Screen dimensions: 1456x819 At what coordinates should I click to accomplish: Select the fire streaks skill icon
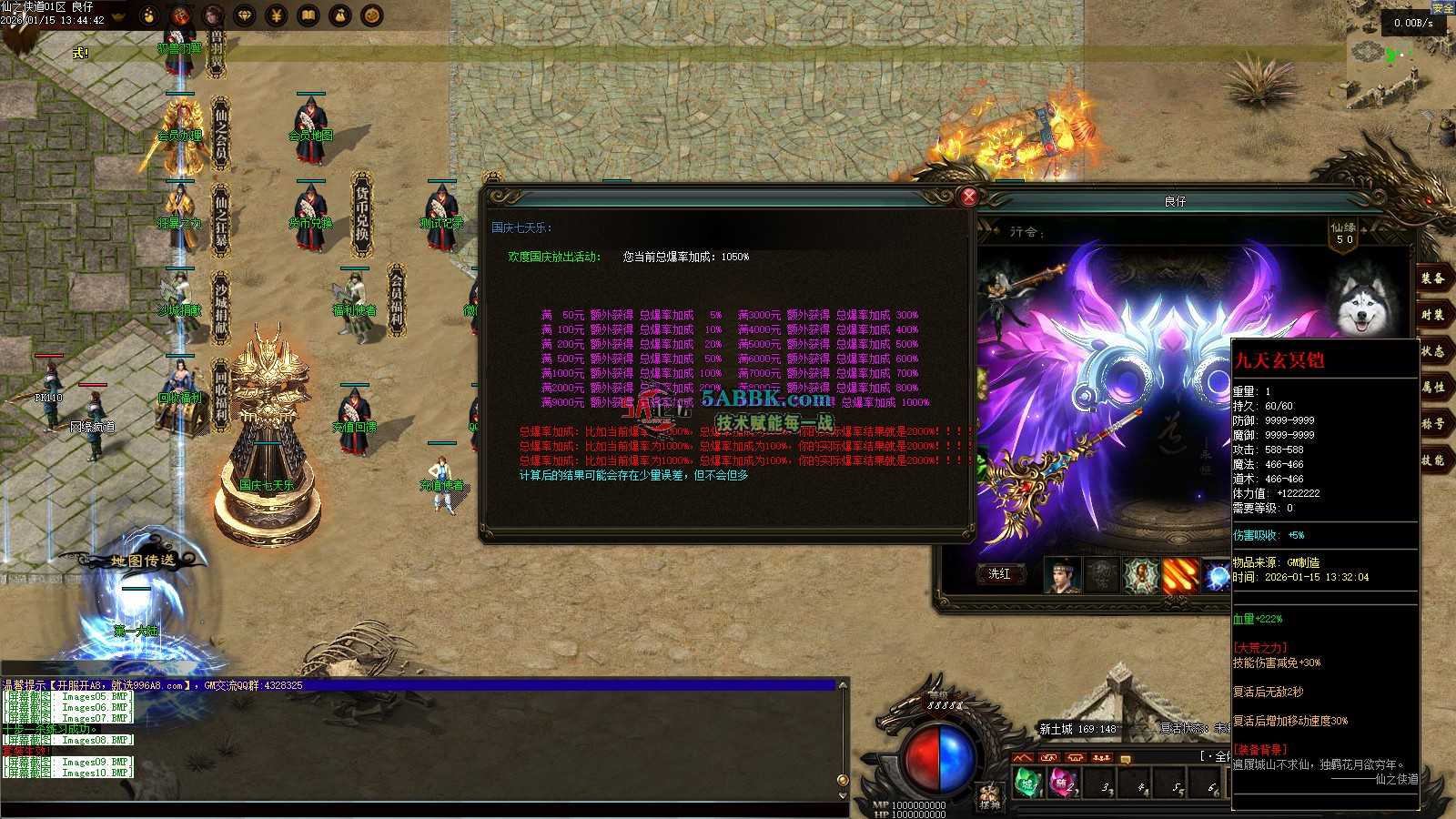click(1180, 575)
